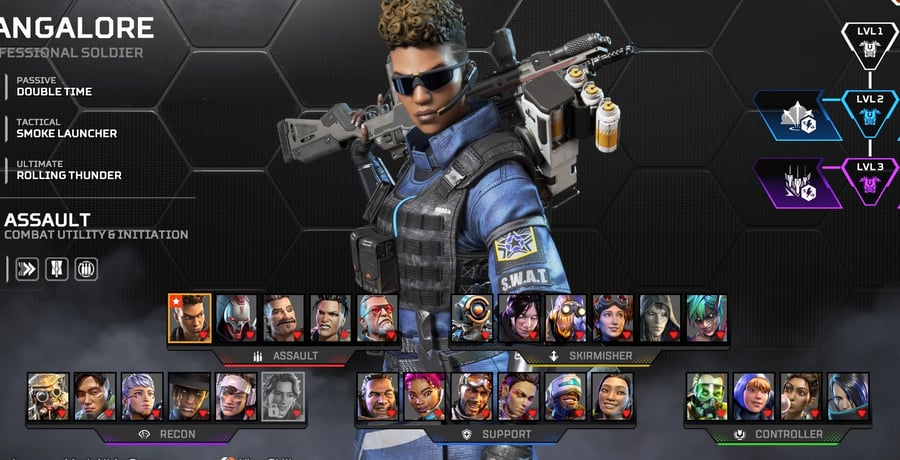Select the Wraith portrait
The width and height of the screenshot is (900, 460).
pyautogui.click(x=520, y=318)
